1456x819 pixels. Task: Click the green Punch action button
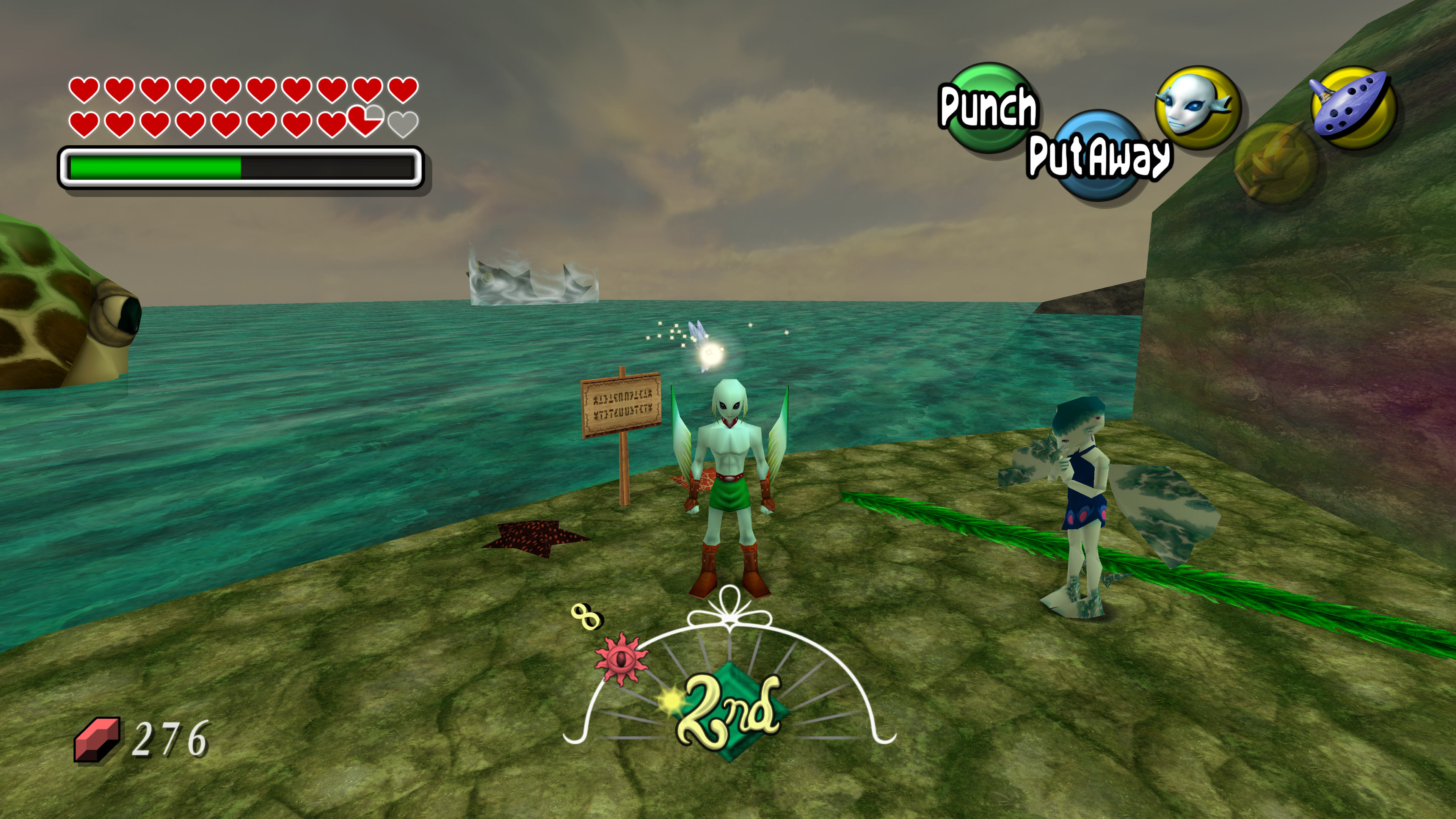point(988,106)
